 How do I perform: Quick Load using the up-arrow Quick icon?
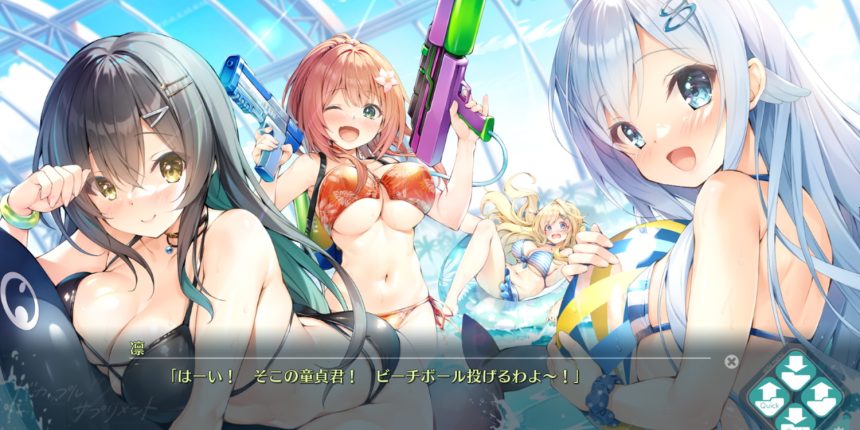768,393
